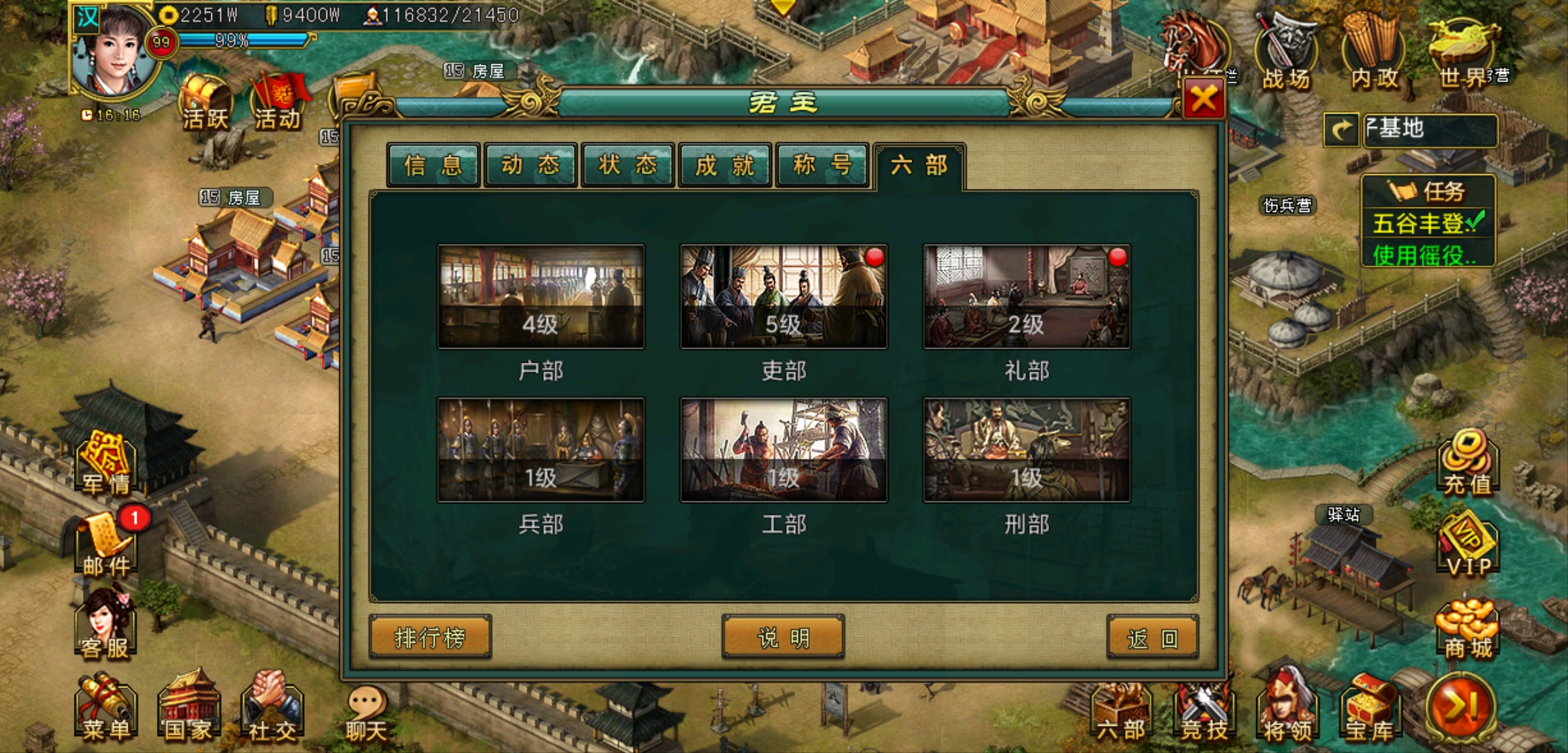The image size is (1568, 753).
Task: Click the 说明 description button
Action: [783, 637]
